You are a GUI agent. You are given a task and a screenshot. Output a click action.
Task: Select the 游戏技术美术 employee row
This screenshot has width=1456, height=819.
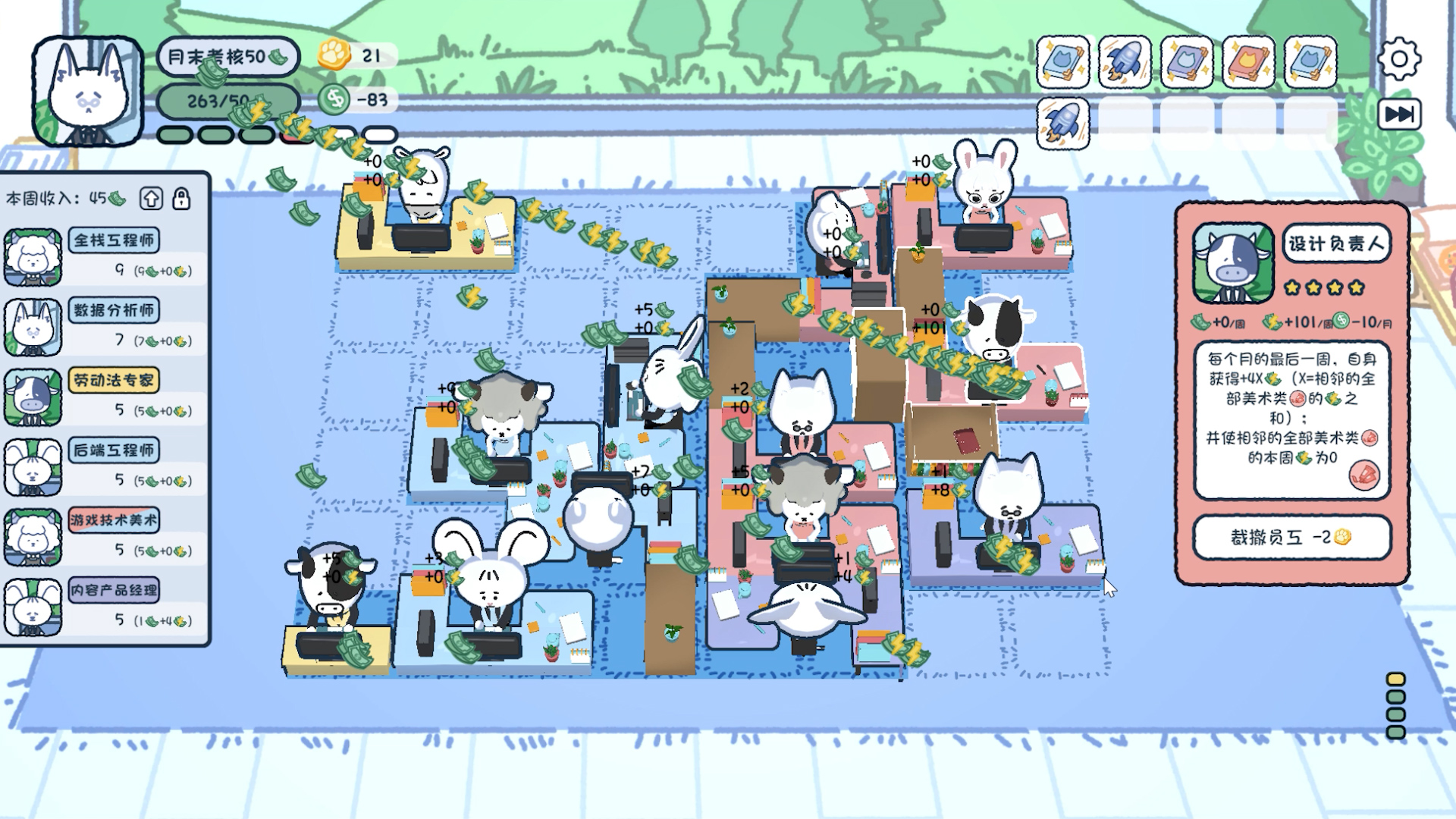tap(105, 536)
